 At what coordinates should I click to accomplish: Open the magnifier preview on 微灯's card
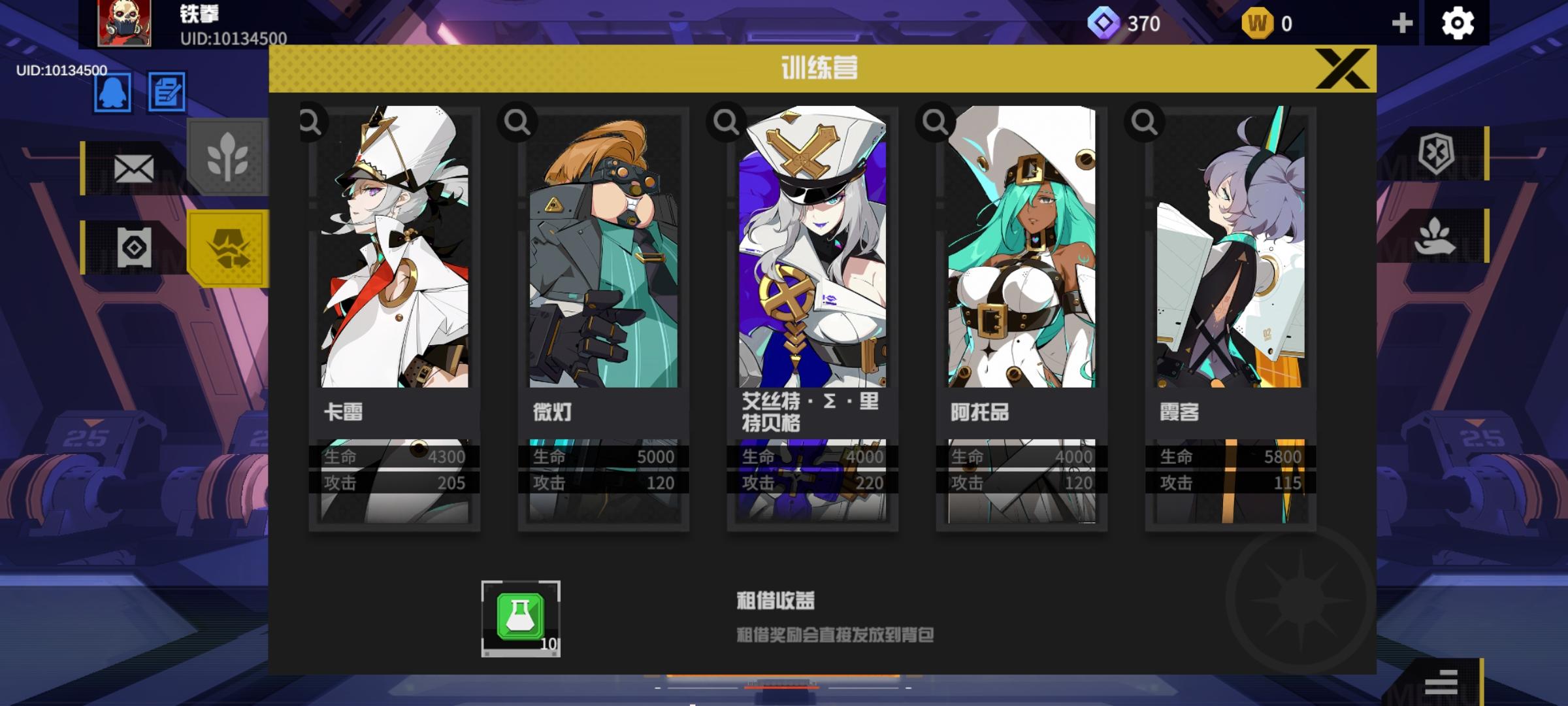tap(518, 121)
